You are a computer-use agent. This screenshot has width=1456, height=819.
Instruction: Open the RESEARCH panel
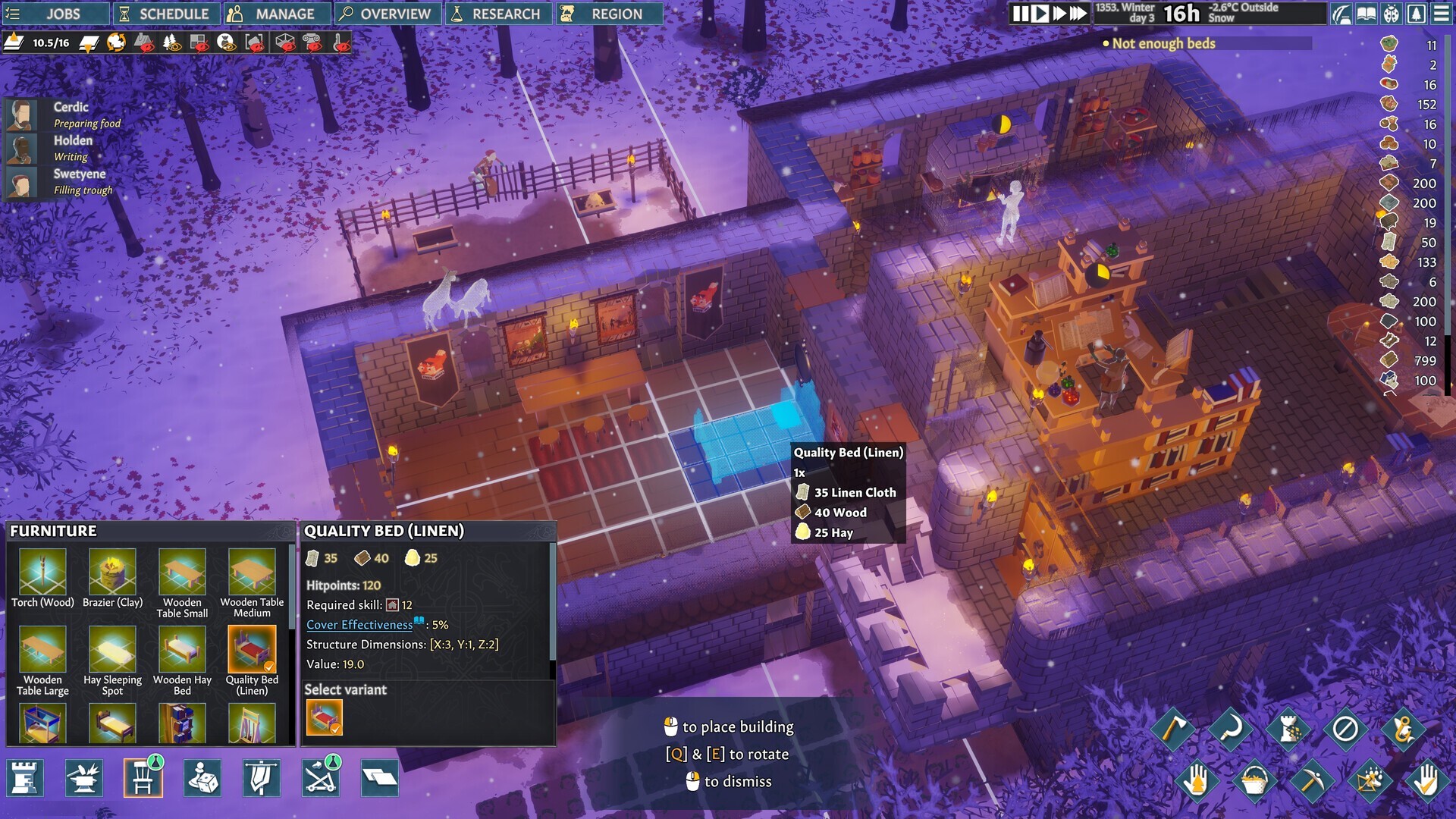(x=497, y=13)
